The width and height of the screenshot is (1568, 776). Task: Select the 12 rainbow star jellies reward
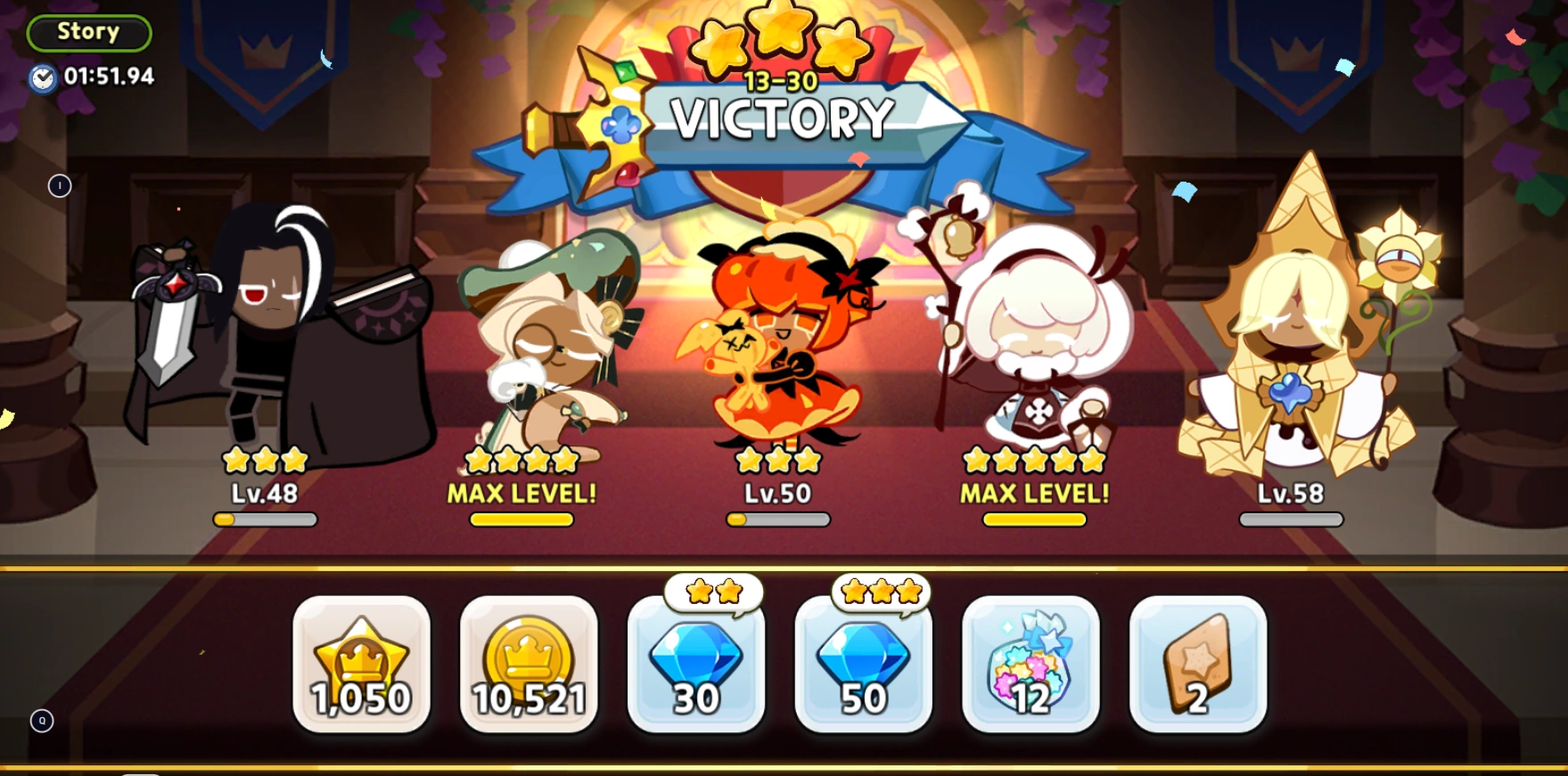pos(1030,666)
